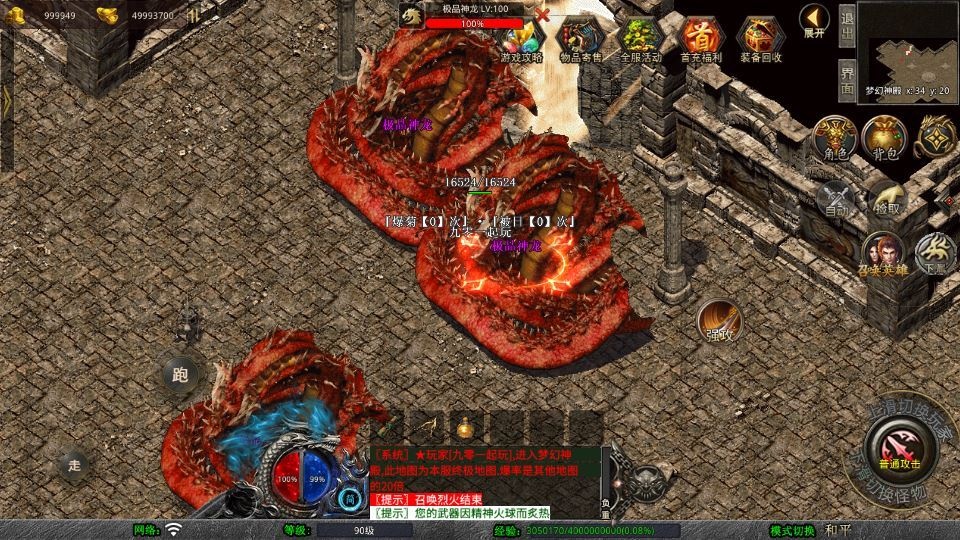Open the 游戏攻略 game guide icon
Screen dimensions: 960x540
pyautogui.click(x=522, y=38)
